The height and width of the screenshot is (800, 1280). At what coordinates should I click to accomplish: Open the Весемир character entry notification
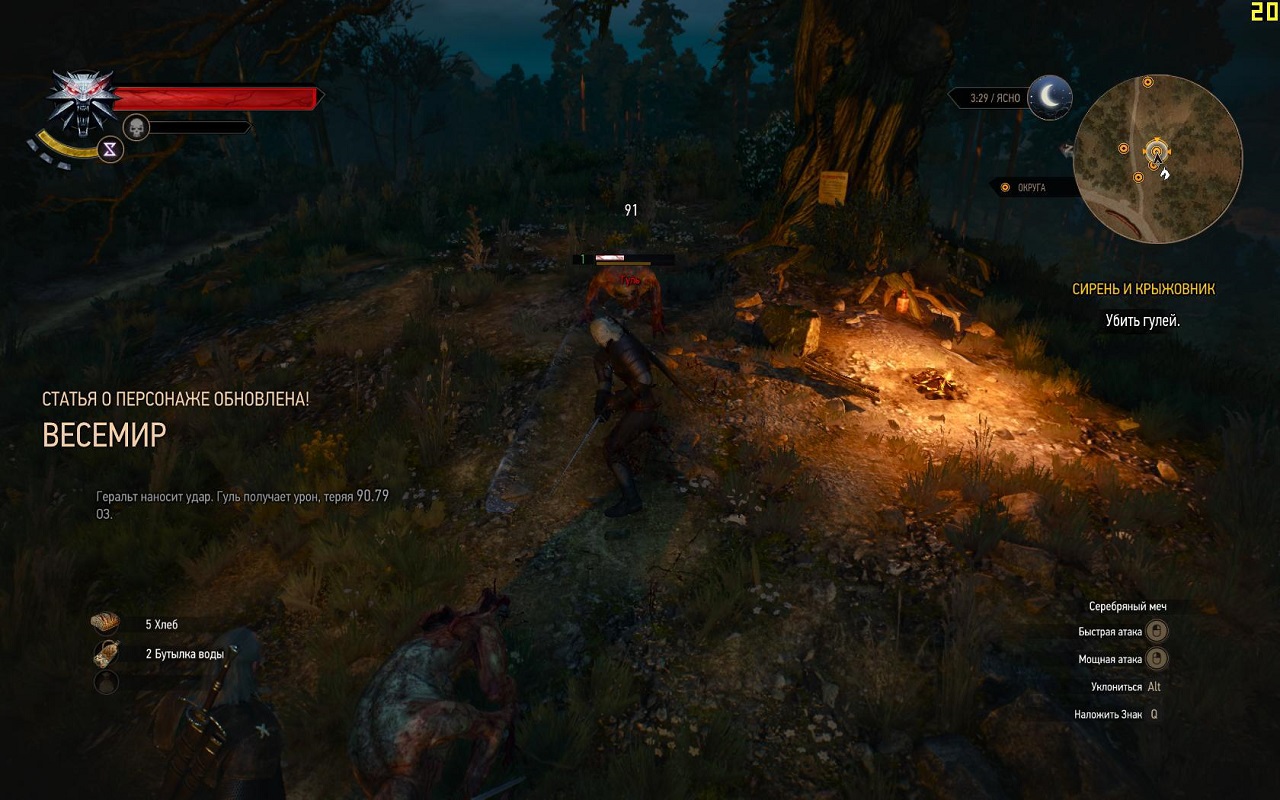104,434
